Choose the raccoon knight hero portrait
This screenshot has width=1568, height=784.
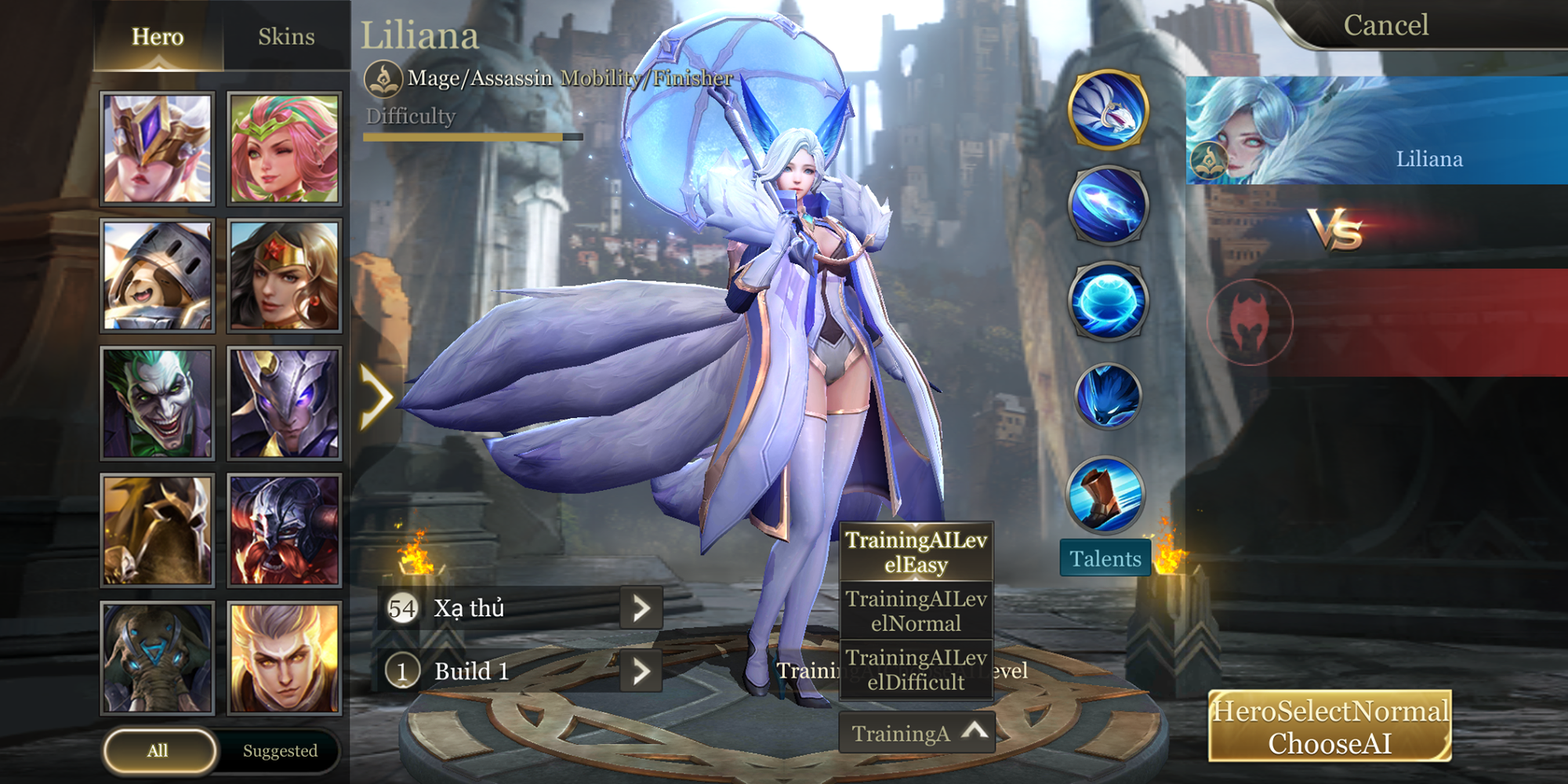[158, 275]
